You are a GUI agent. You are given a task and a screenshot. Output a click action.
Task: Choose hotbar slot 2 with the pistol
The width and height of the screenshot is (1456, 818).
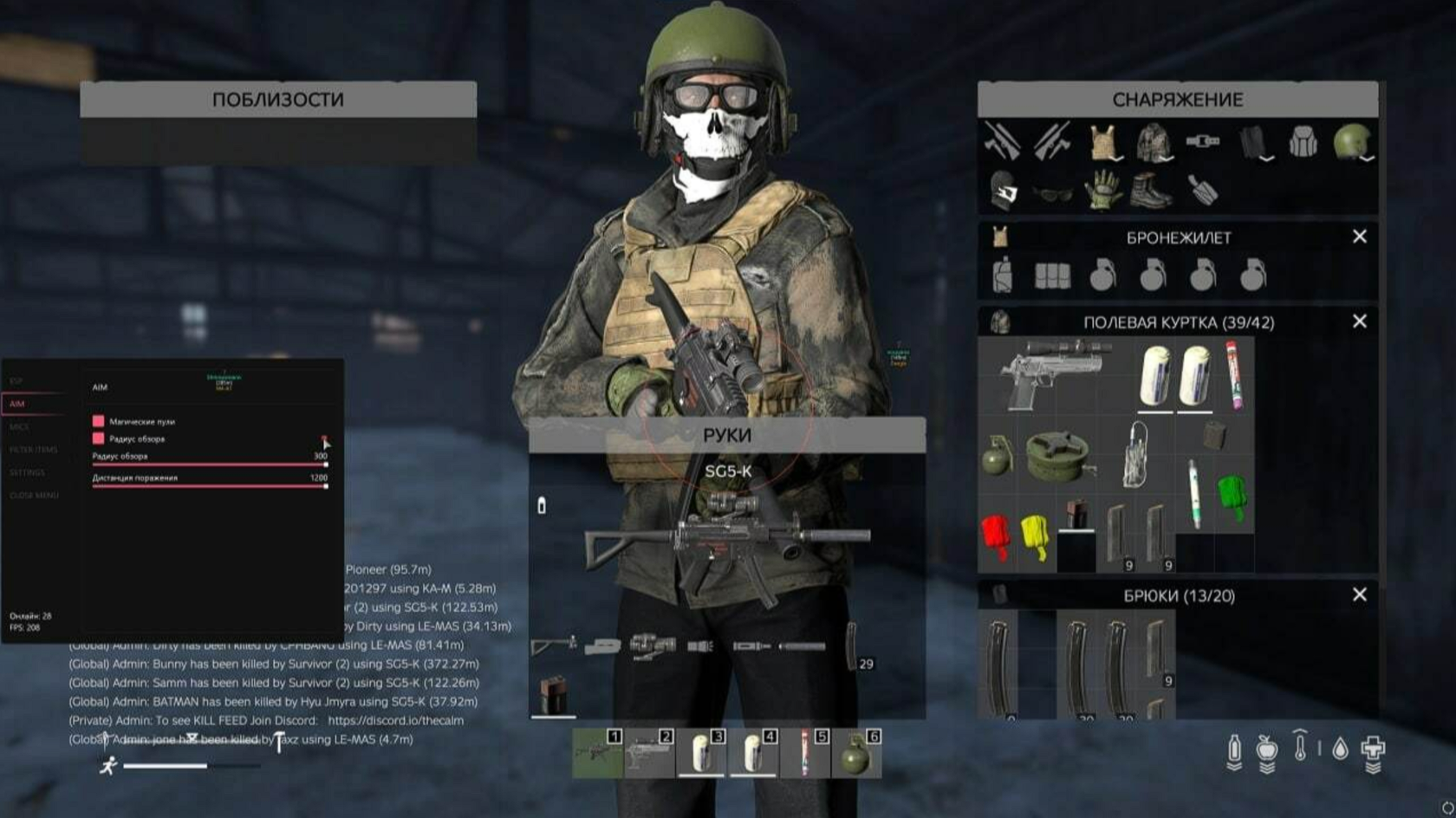(650, 753)
